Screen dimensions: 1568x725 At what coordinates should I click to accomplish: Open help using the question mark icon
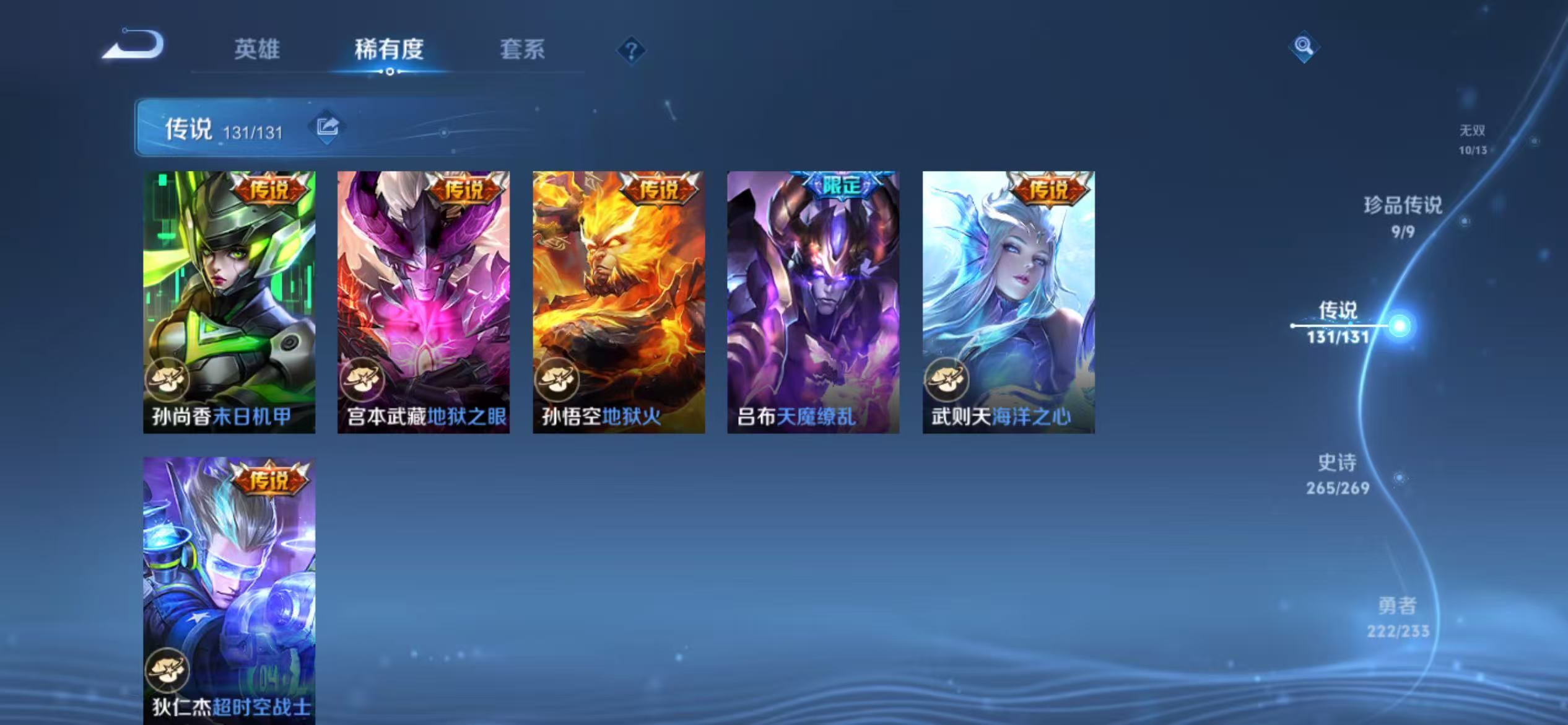(630, 51)
